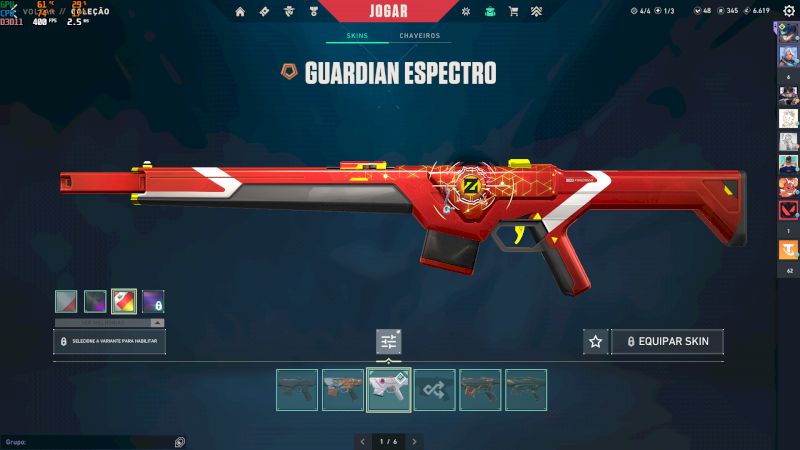Equip skin with Equipar Skin button

click(668, 342)
